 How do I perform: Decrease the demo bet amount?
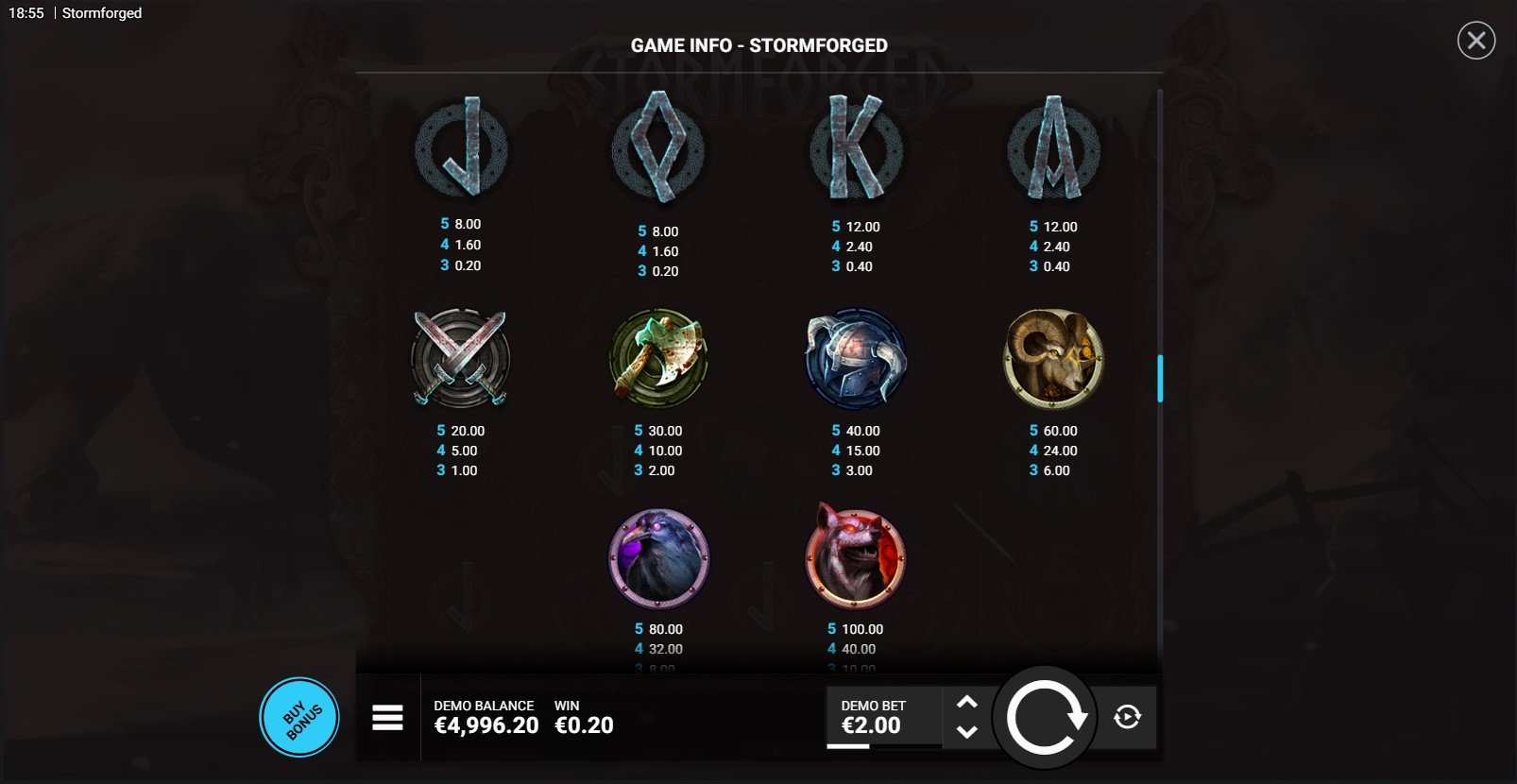pos(966,731)
